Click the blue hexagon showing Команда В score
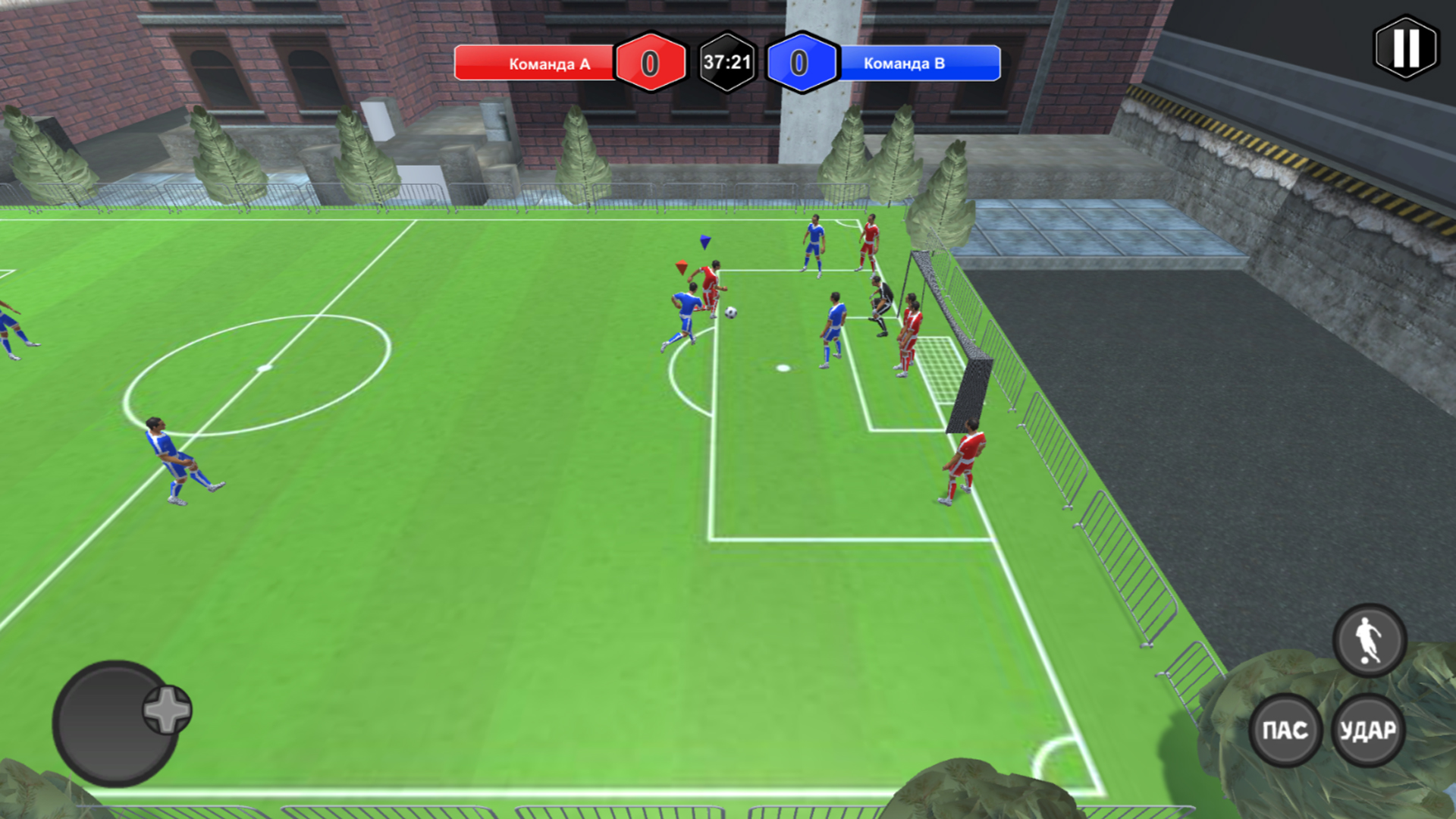 [x=801, y=62]
